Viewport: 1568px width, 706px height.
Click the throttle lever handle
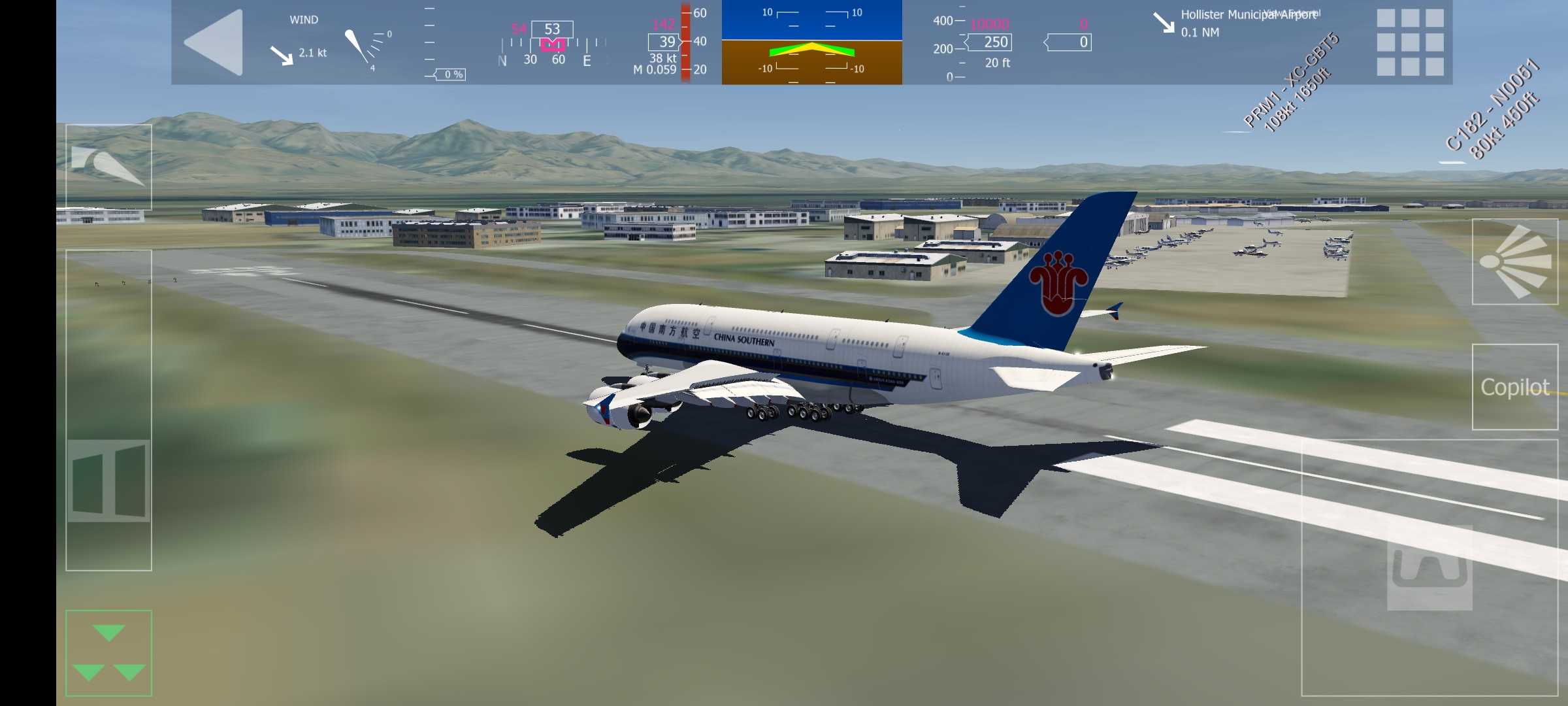108,480
